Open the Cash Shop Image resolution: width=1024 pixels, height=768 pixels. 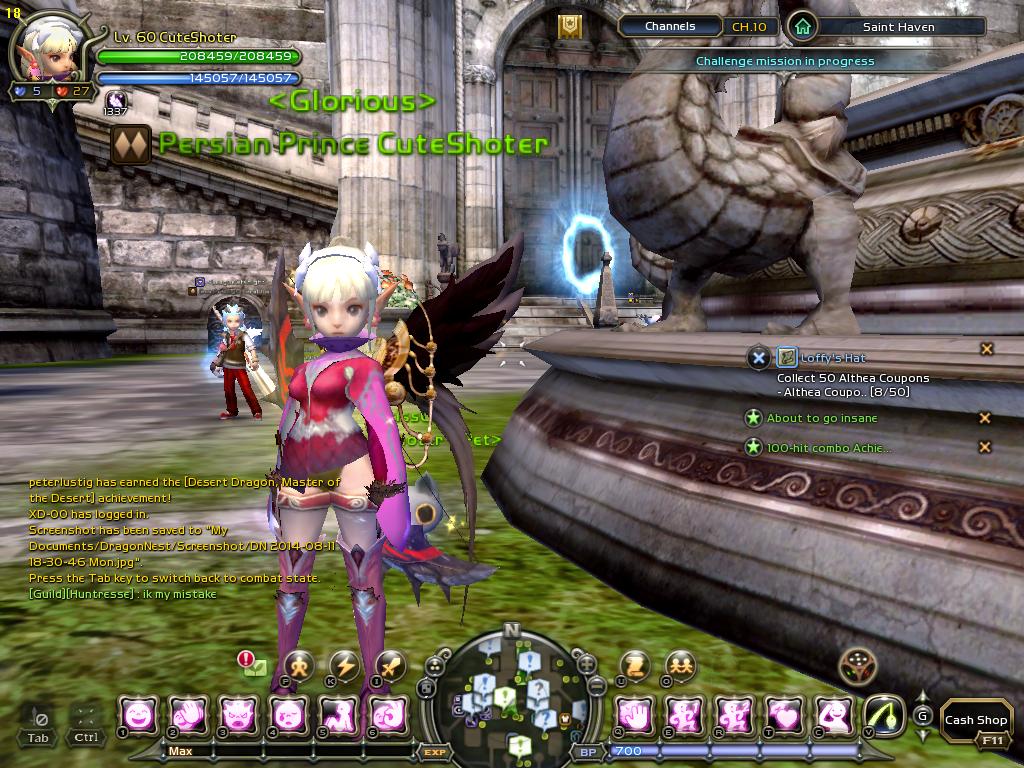[975, 719]
